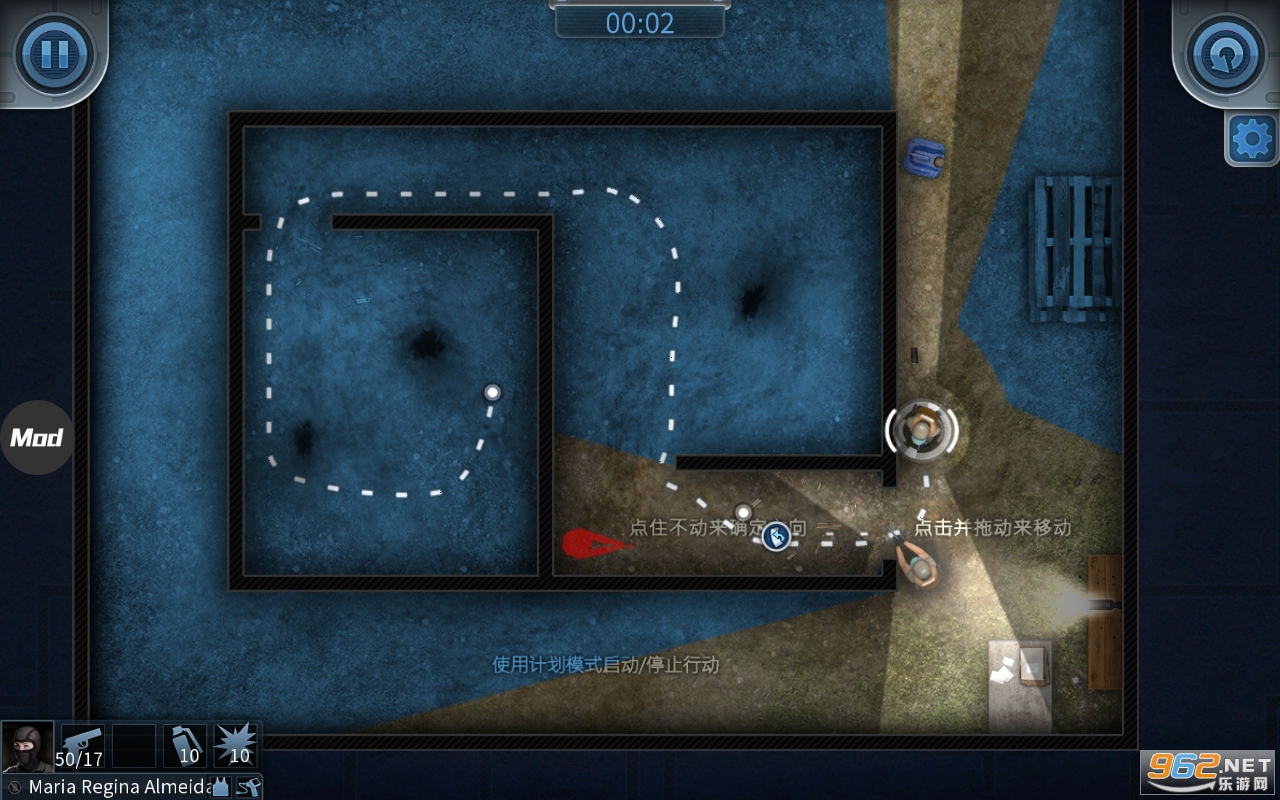Select the circled operator unit

(x=921, y=430)
